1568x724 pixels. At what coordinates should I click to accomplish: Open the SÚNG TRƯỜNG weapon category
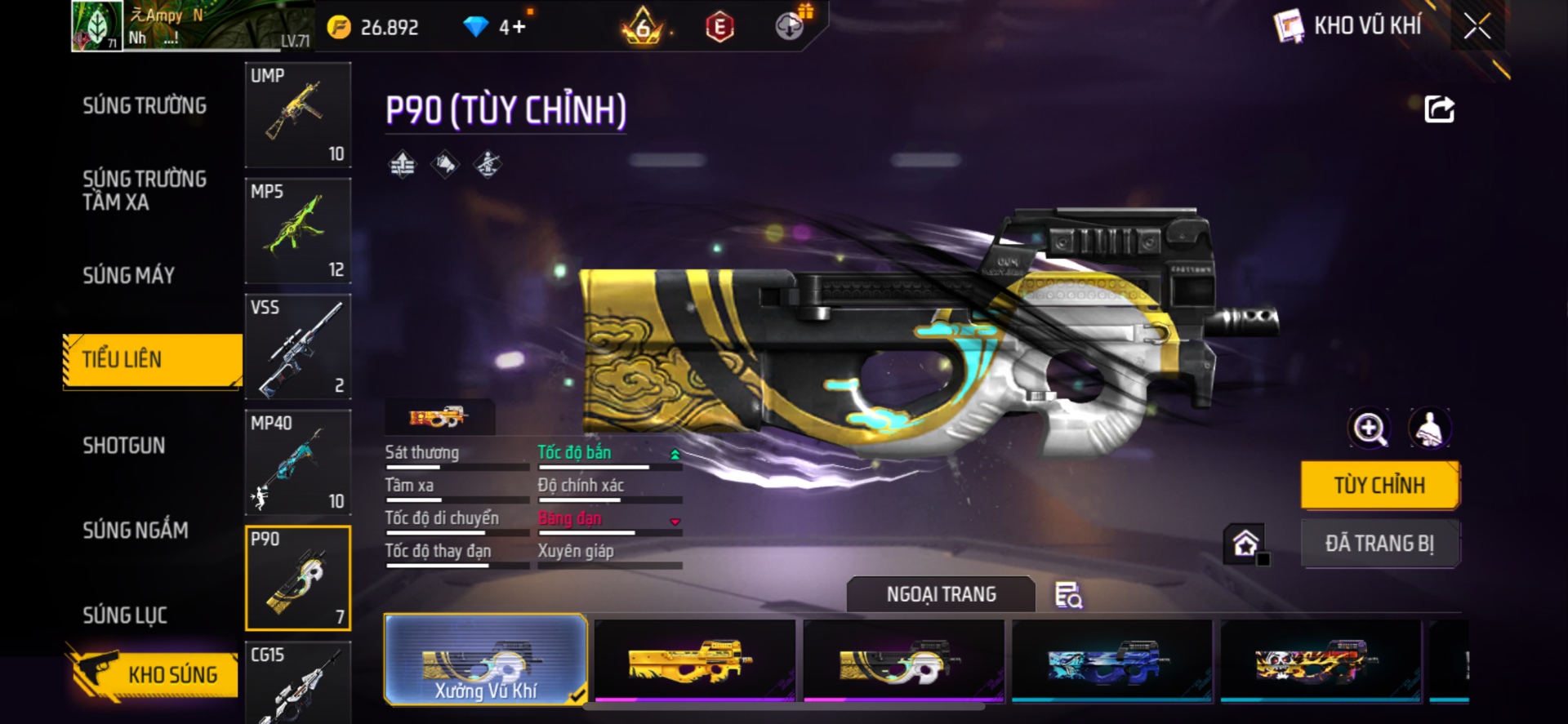coord(145,106)
